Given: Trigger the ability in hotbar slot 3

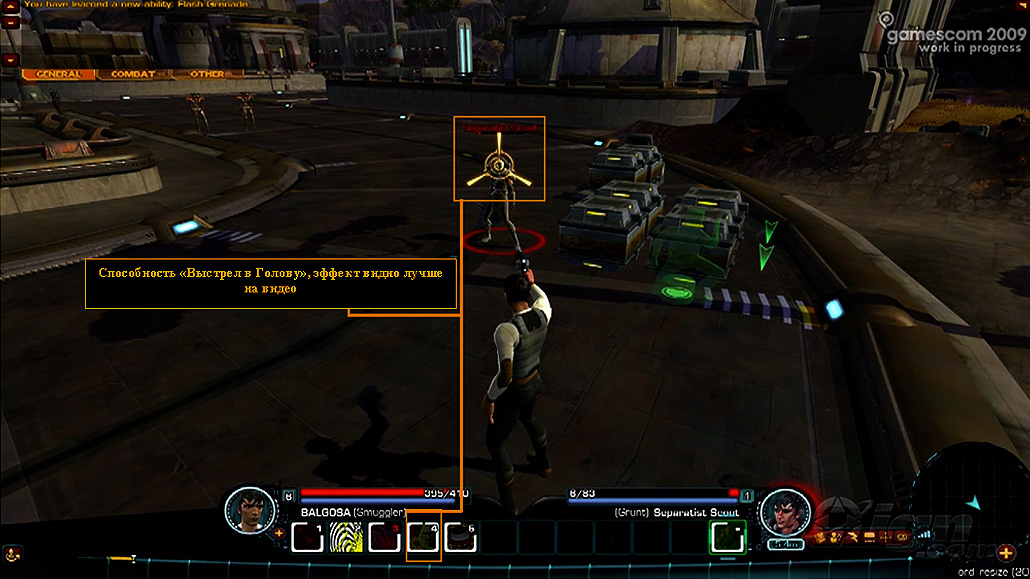Looking at the screenshot, I should 384,538.
